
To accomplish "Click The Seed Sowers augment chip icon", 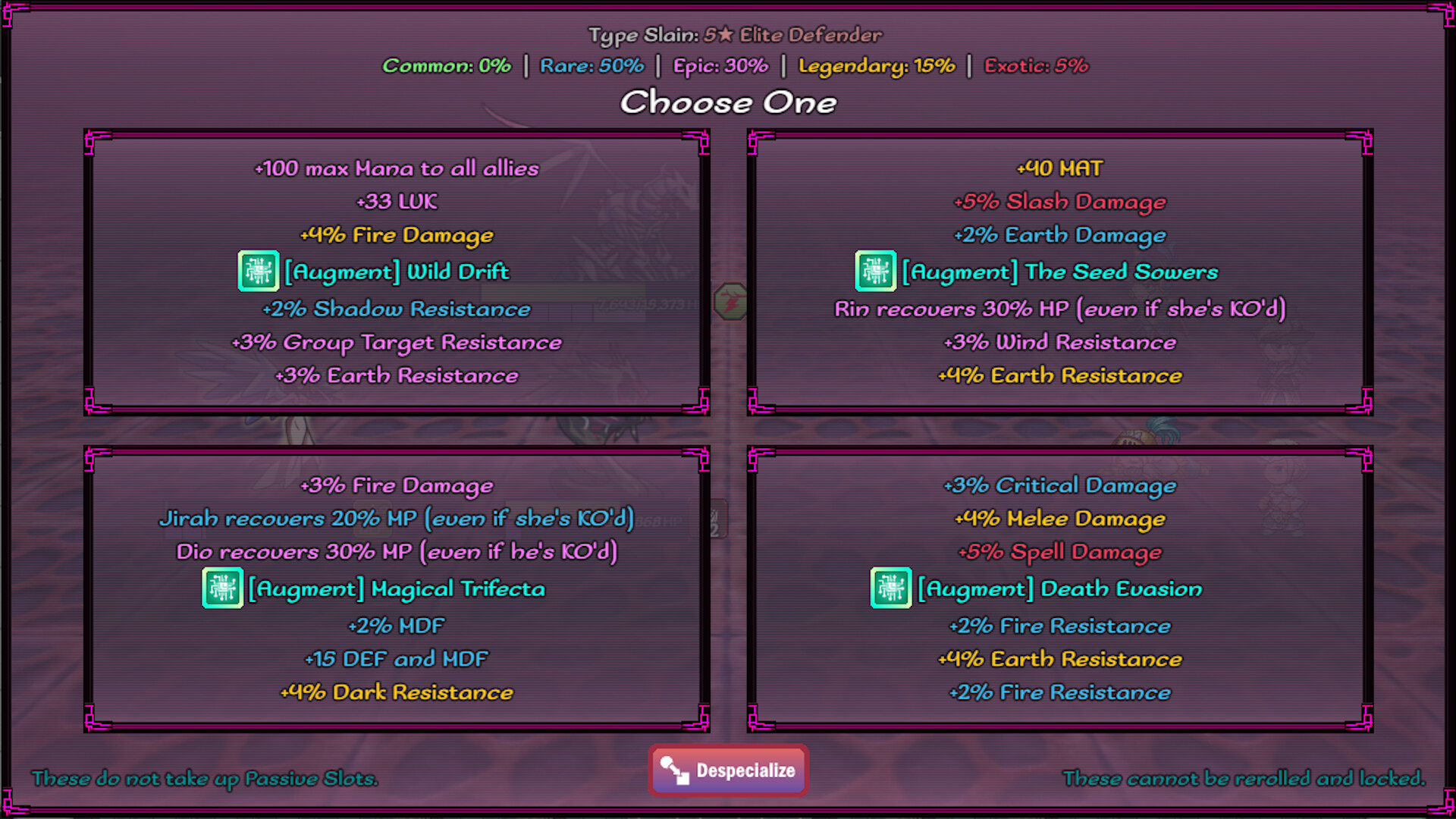I will [876, 271].
